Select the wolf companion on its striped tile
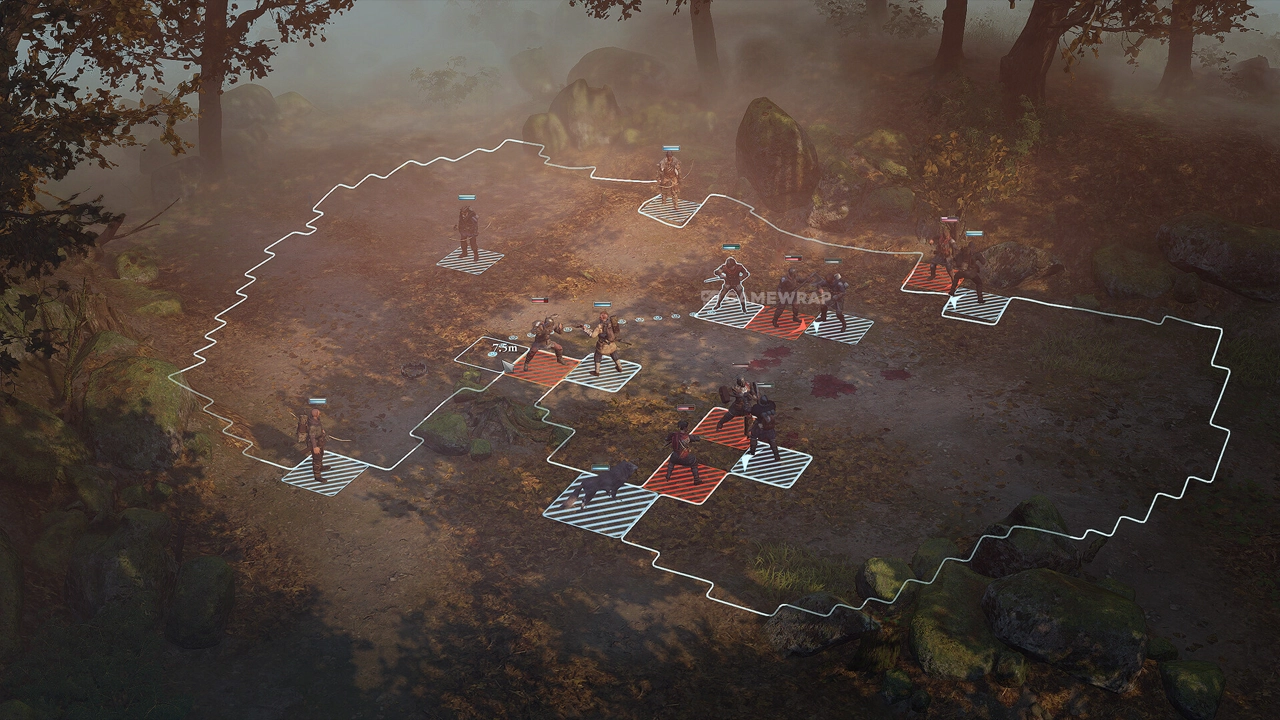Screen dimensions: 1280x720 tap(604, 487)
